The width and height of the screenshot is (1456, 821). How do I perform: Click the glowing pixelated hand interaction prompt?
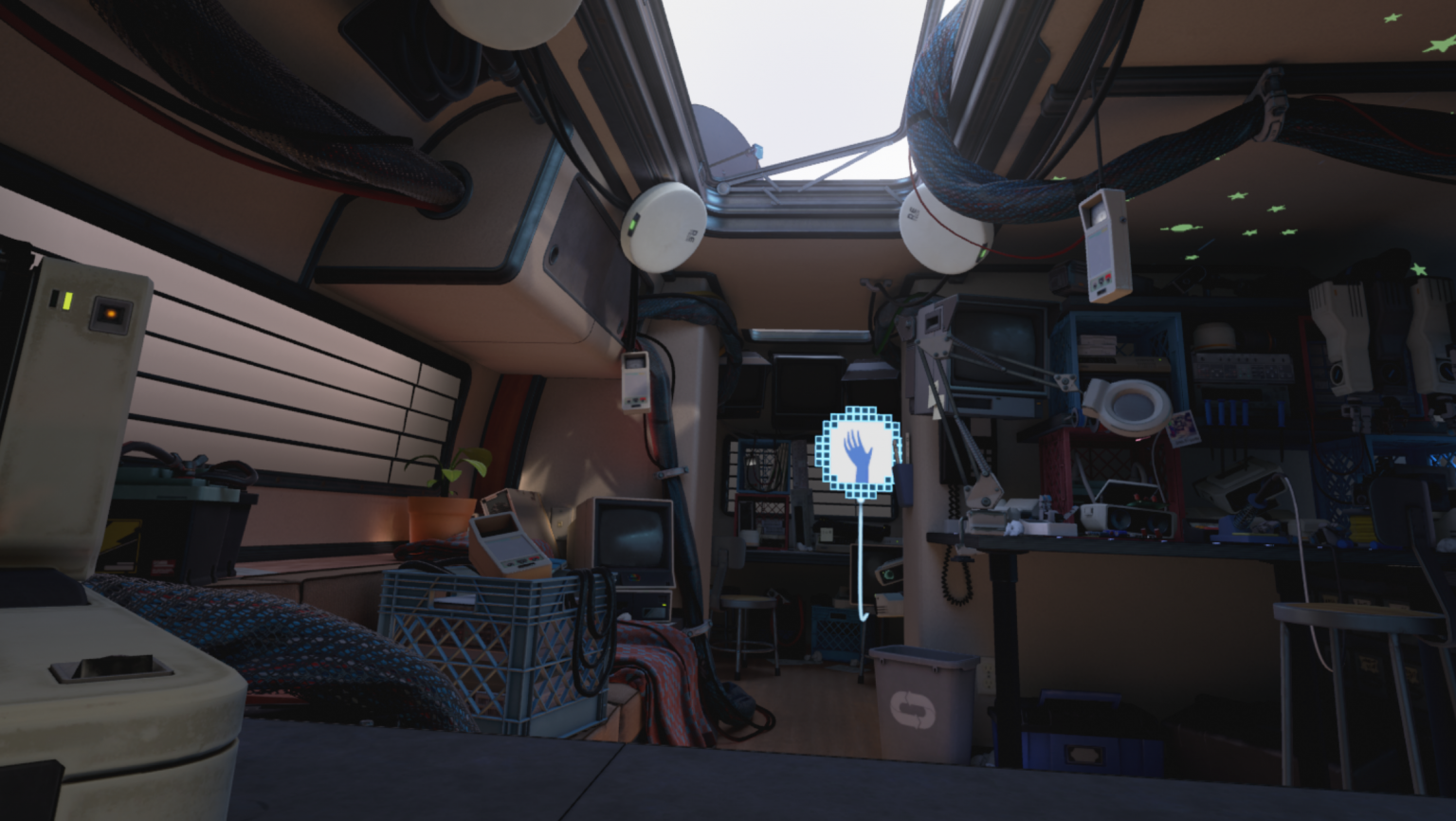tap(859, 452)
